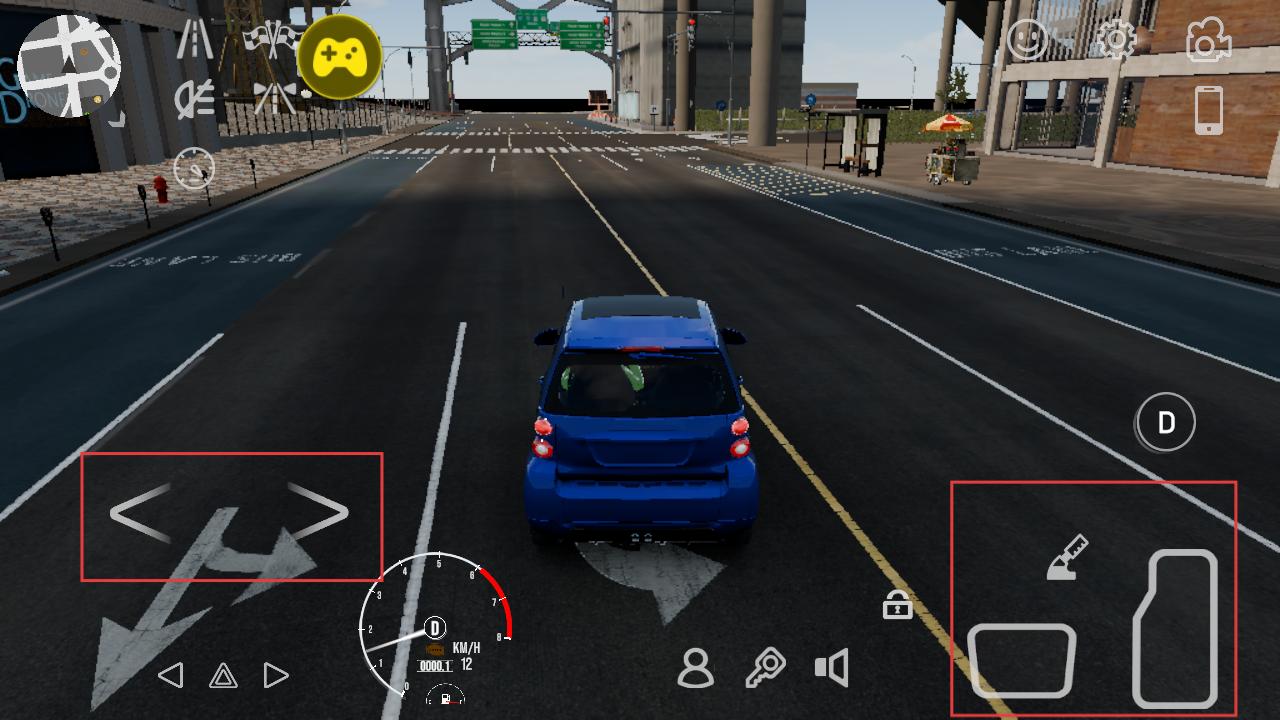Tap the D gear selector button
The image size is (1280, 720).
tap(1166, 423)
